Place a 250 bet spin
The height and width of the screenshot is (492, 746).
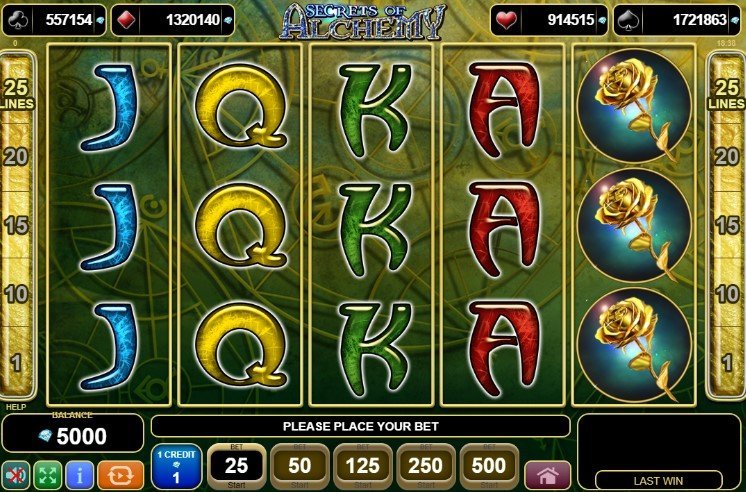pos(427,467)
